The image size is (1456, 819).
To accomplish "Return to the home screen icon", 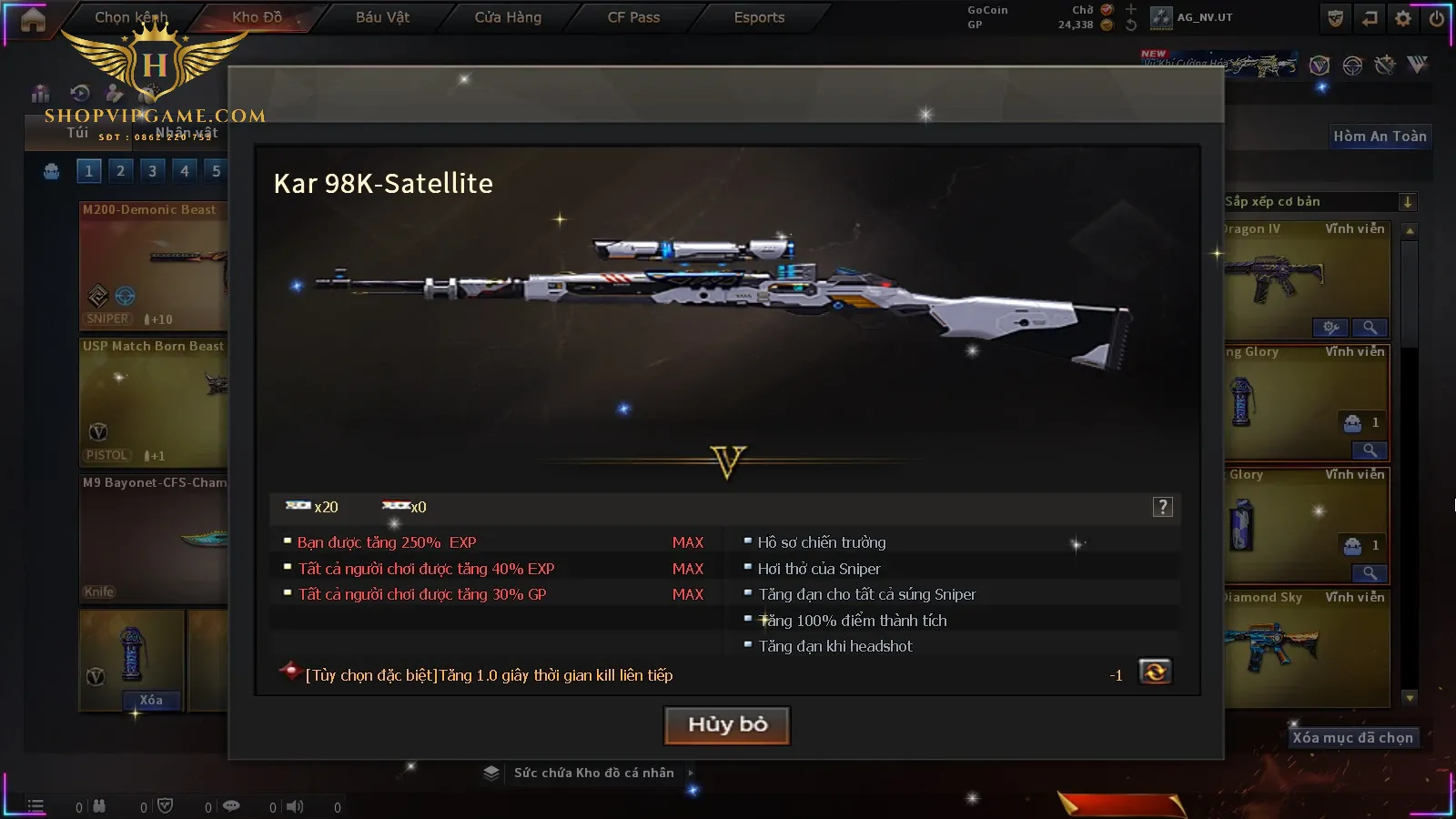I will tap(33, 19).
